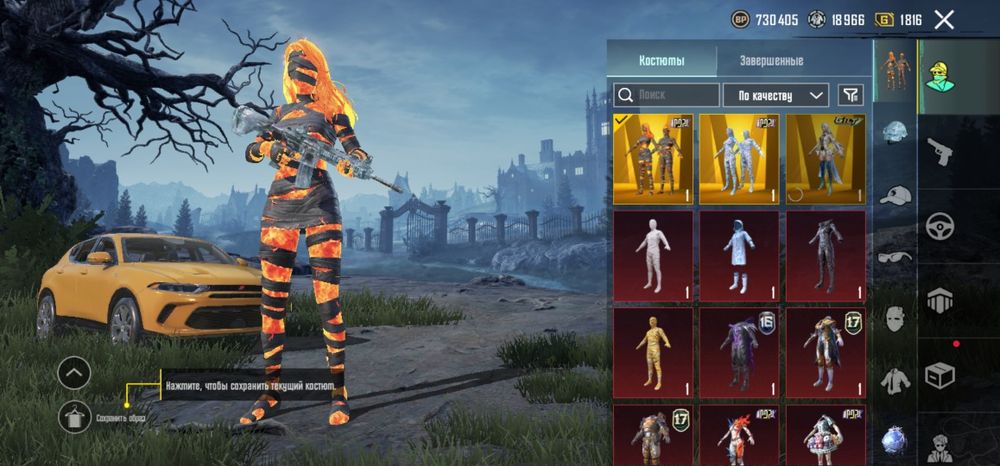This screenshot has width=1000, height=466.
Task: Switch to the Костюмы tab
Action: 662,61
